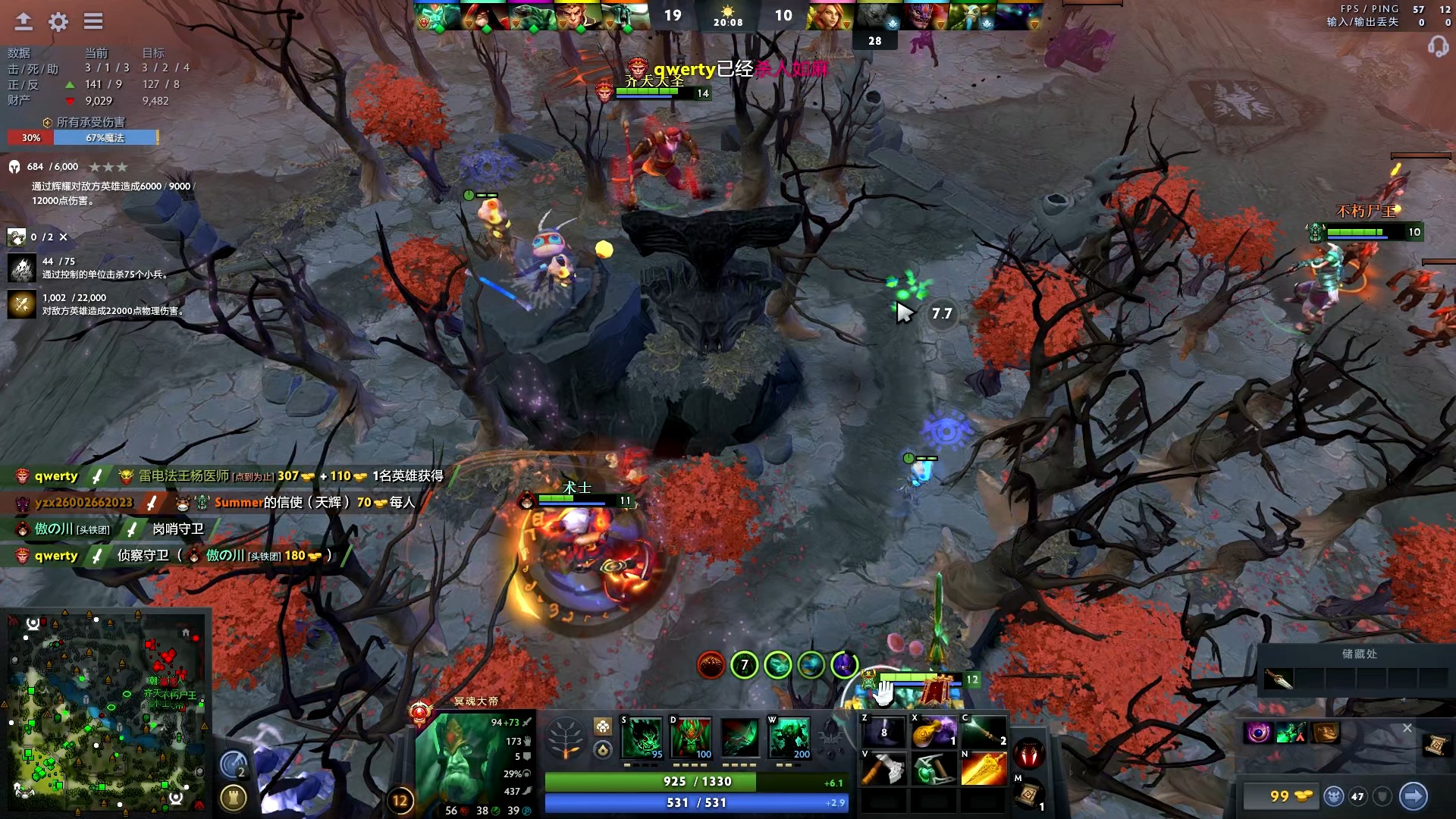Screen dimensions: 1456x819
Task: Close the quick-buy panel
Action: click(x=1407, y=728)
